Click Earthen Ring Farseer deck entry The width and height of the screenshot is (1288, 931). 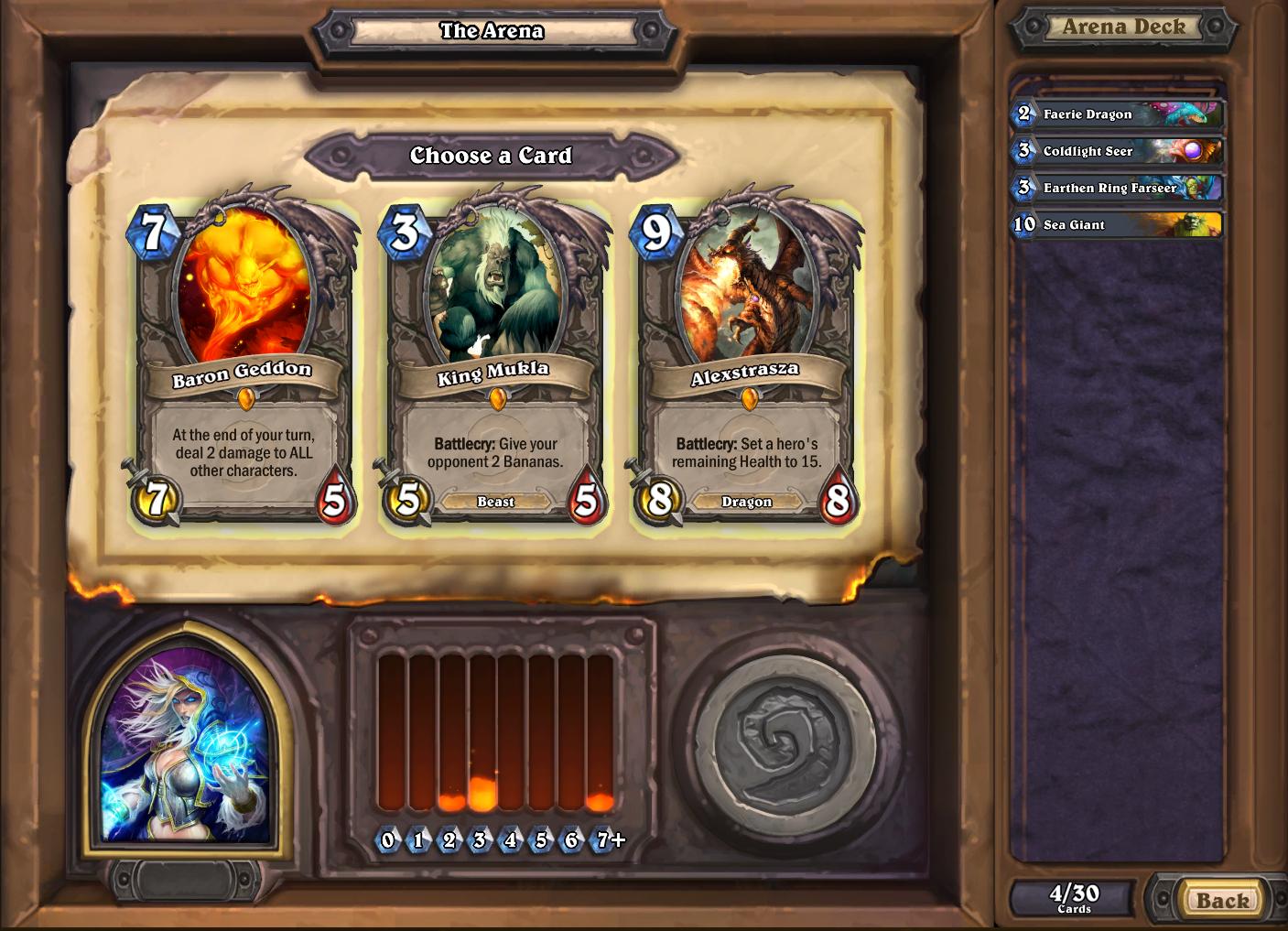(x=1117, y=188)
